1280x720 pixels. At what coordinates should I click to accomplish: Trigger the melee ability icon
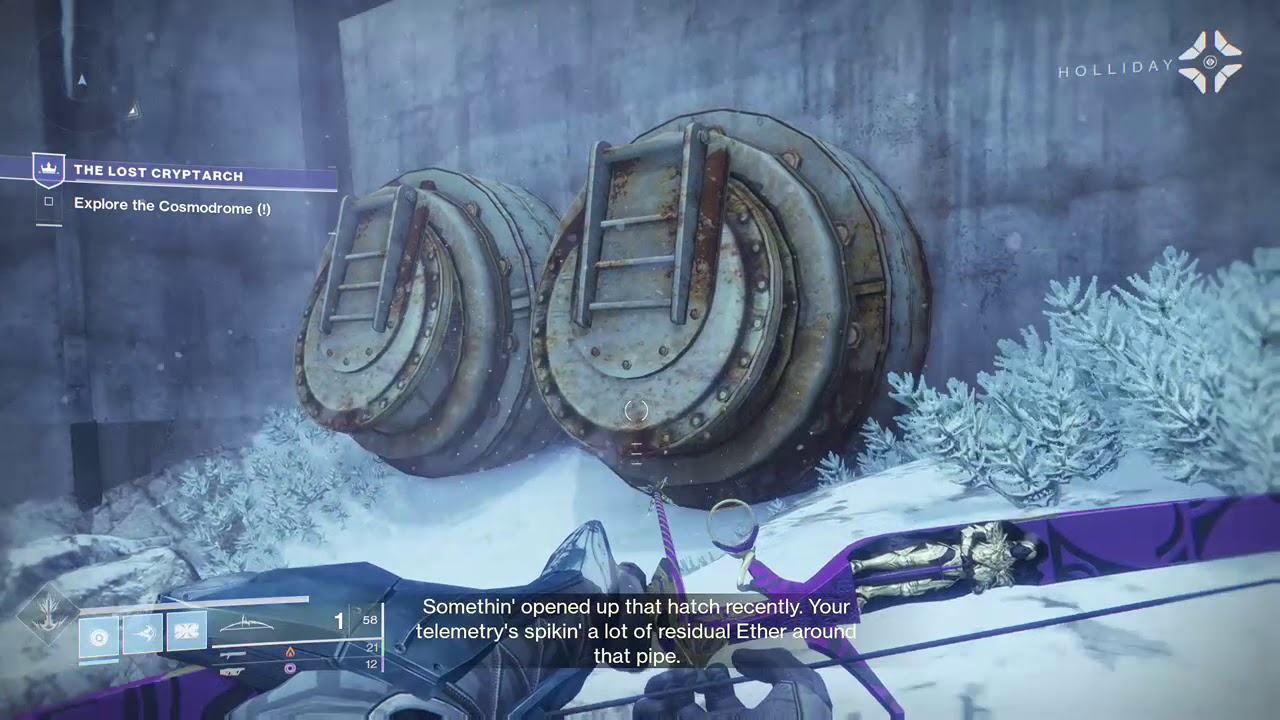pos(143,632)
